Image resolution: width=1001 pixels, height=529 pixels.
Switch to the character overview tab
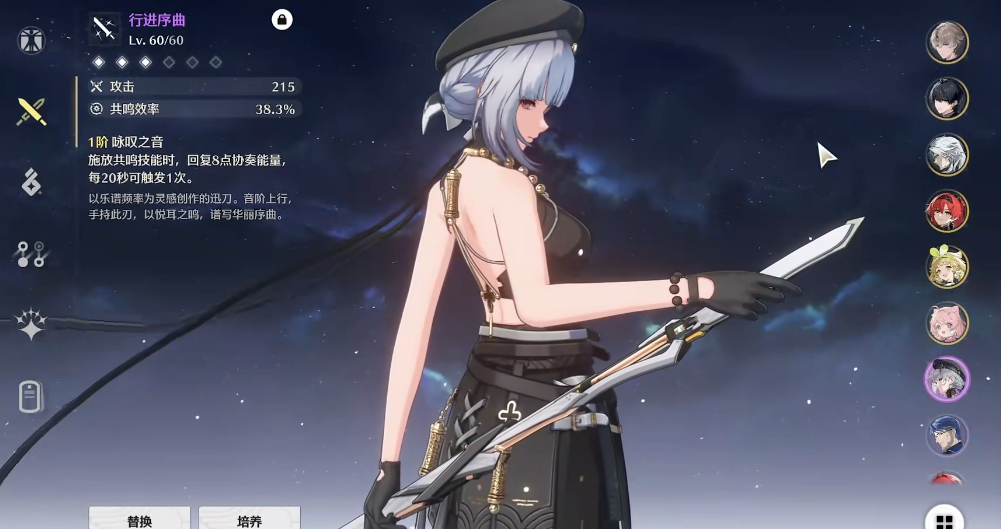tap(32, 41)
